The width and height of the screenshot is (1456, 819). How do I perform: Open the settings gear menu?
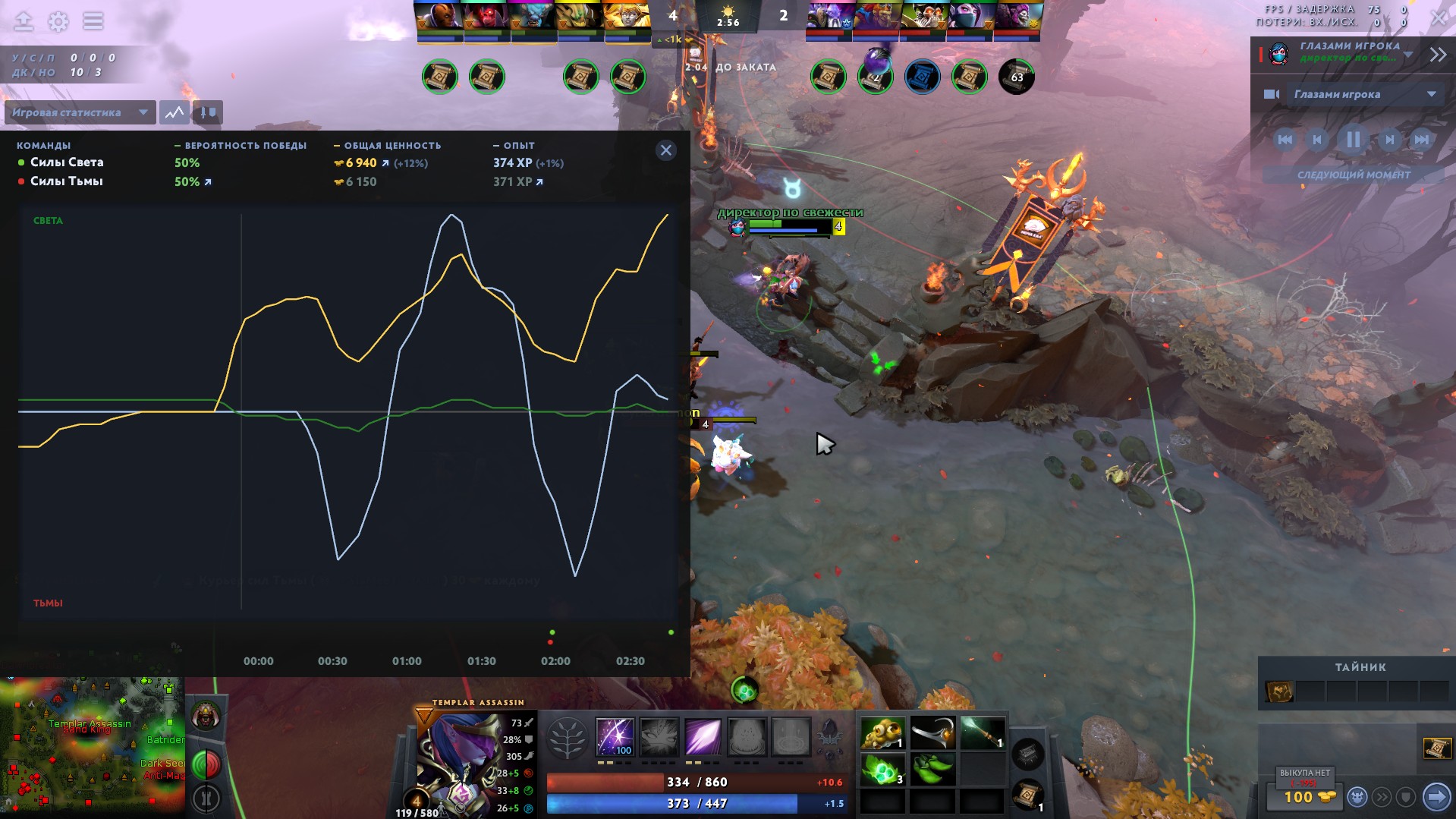[58, 21]
